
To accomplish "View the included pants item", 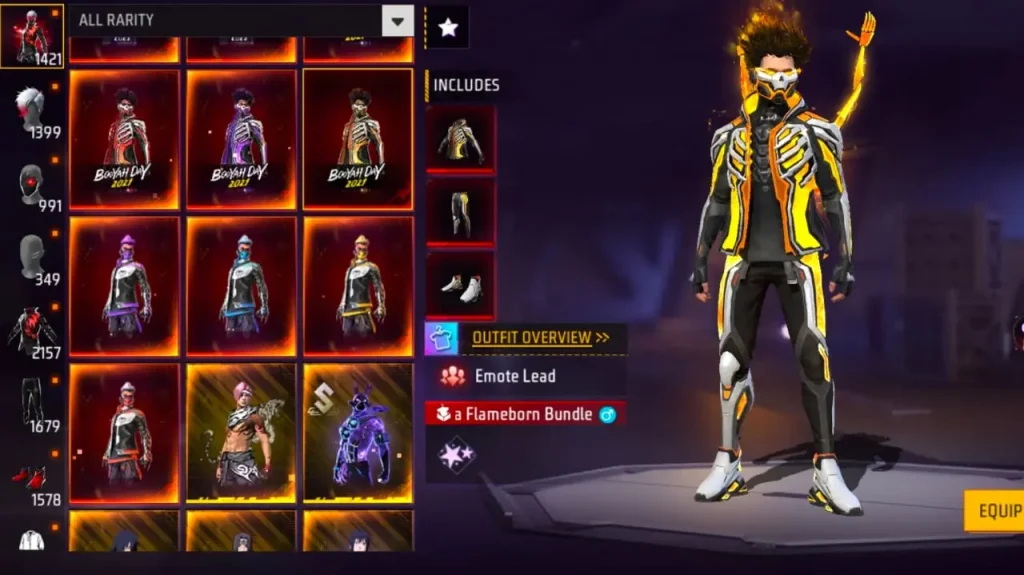I will 461,211.
